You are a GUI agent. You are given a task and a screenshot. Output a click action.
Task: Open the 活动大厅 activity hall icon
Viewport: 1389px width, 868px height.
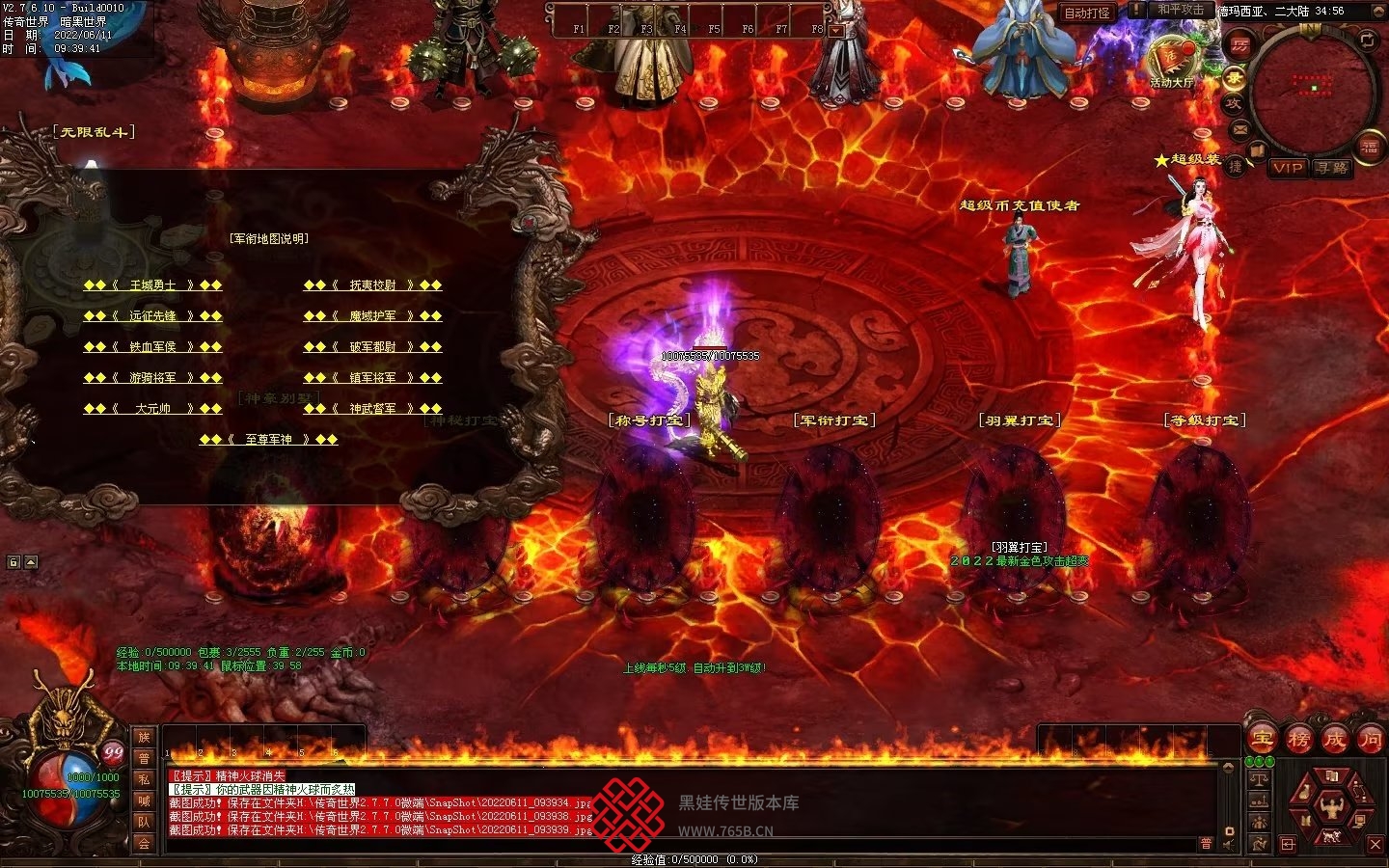[x=1171, y=60]
